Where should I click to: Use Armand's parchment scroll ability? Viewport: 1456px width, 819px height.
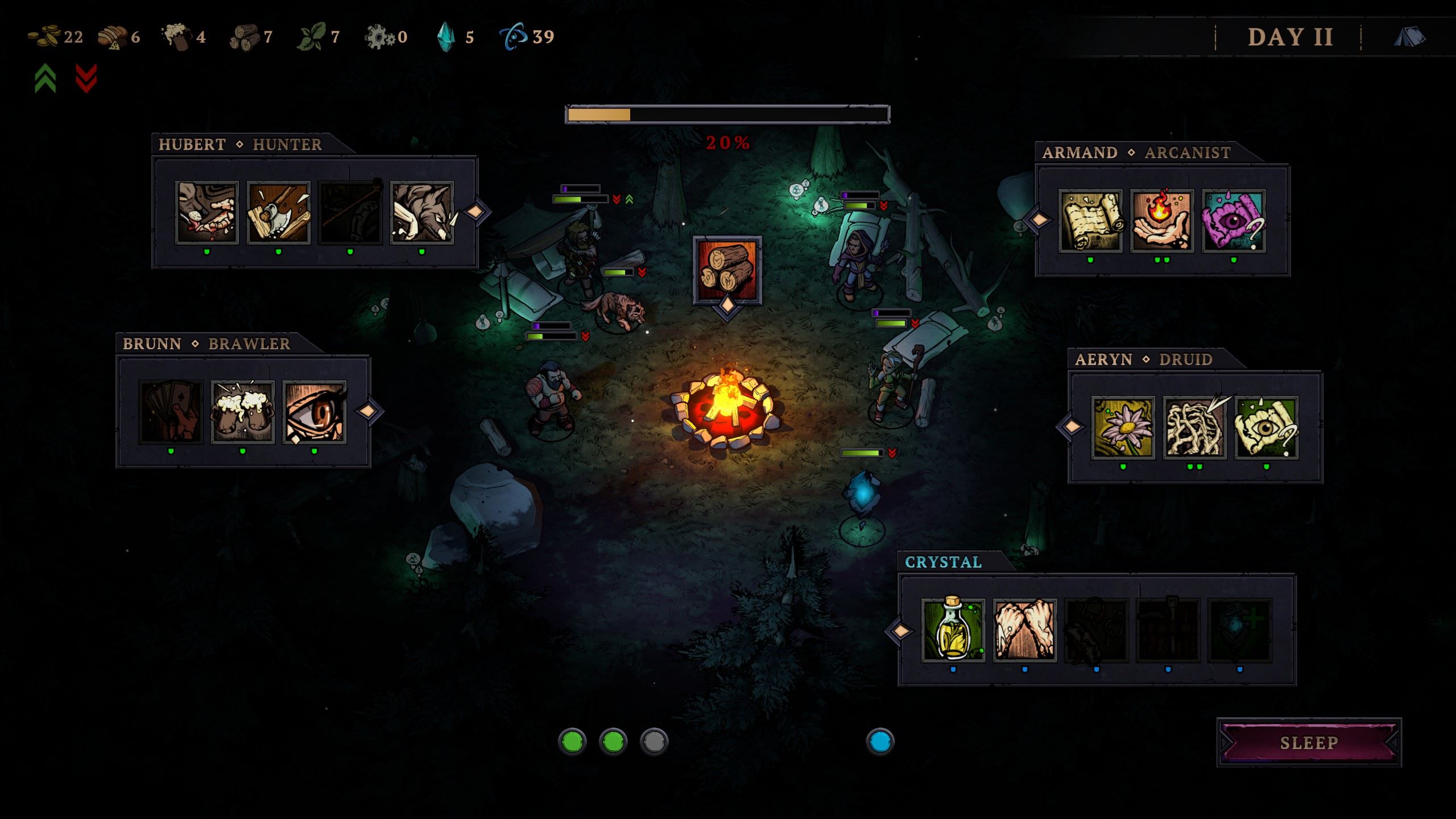tap(1090, 221)
